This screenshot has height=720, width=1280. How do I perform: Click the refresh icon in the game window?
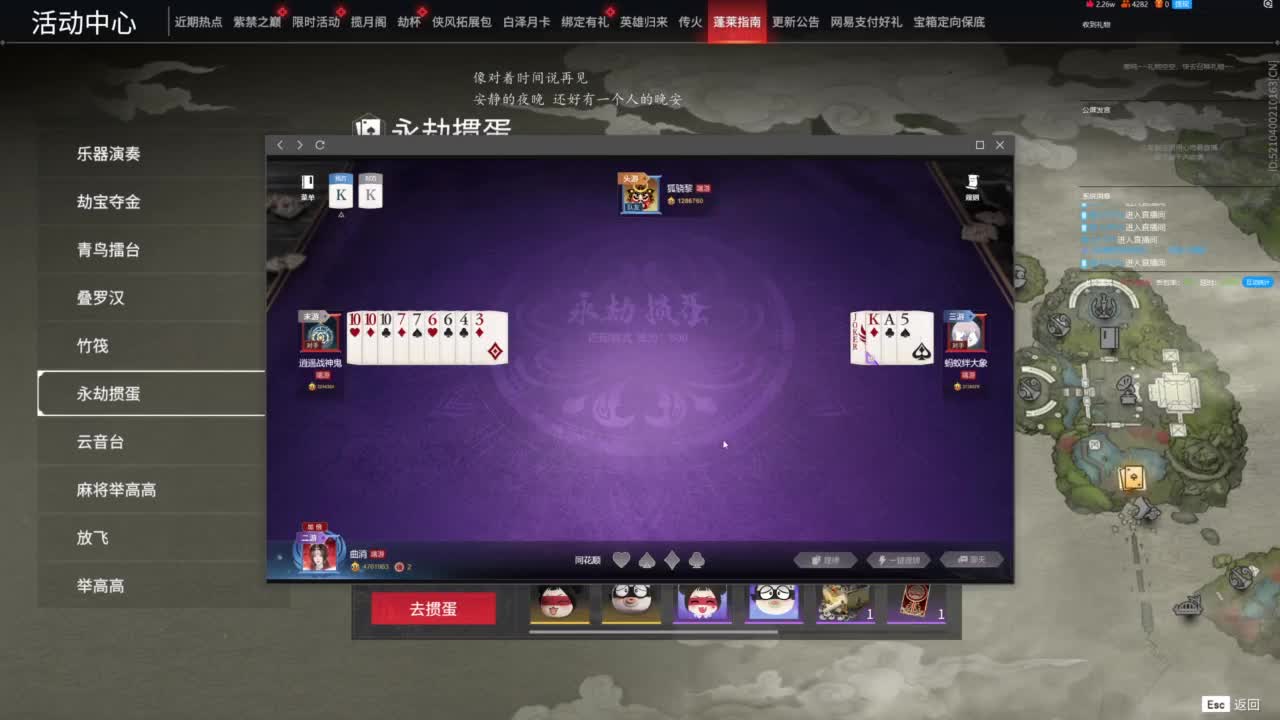click(319, 145)
